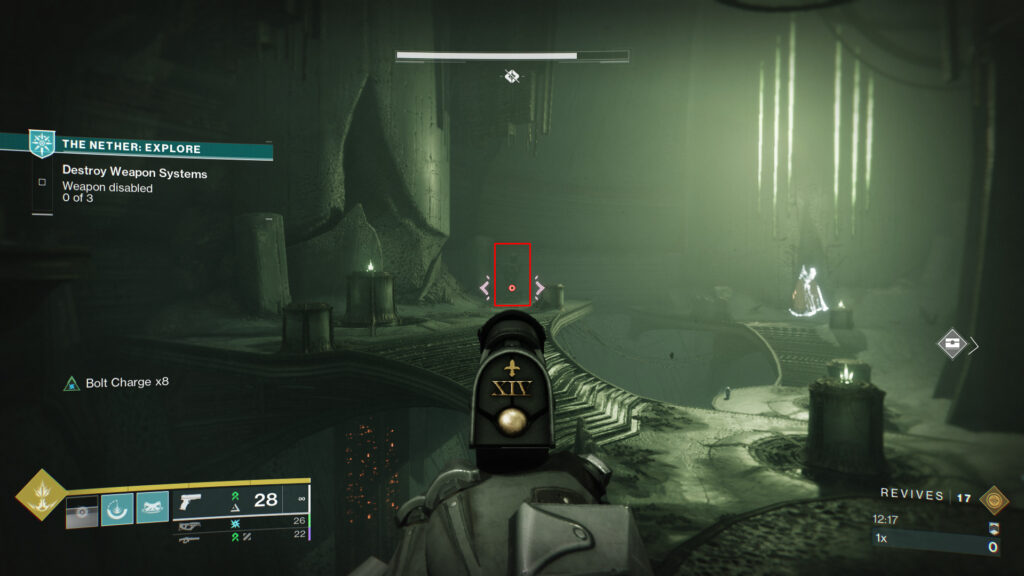1024x576 pixels.
Task: Activate the grenade ability slot
Action: pyautogui.click(x=82, y=510)
